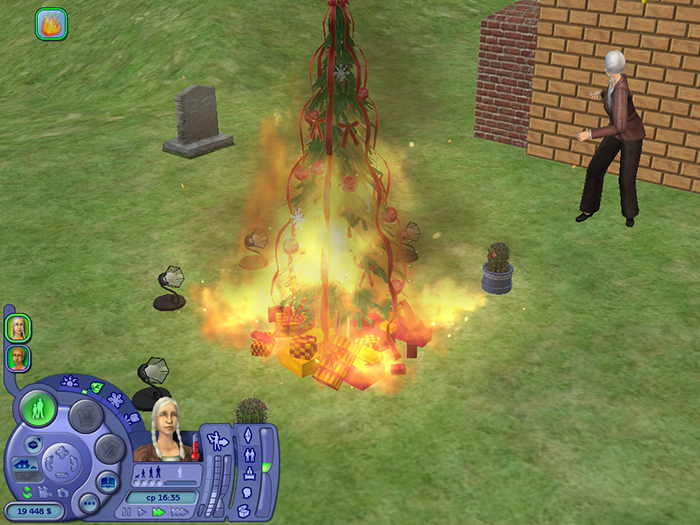This screenshot has width=700, height=525.
Task: Click the video camera recording icon
Action: click(x=45, y=493)
